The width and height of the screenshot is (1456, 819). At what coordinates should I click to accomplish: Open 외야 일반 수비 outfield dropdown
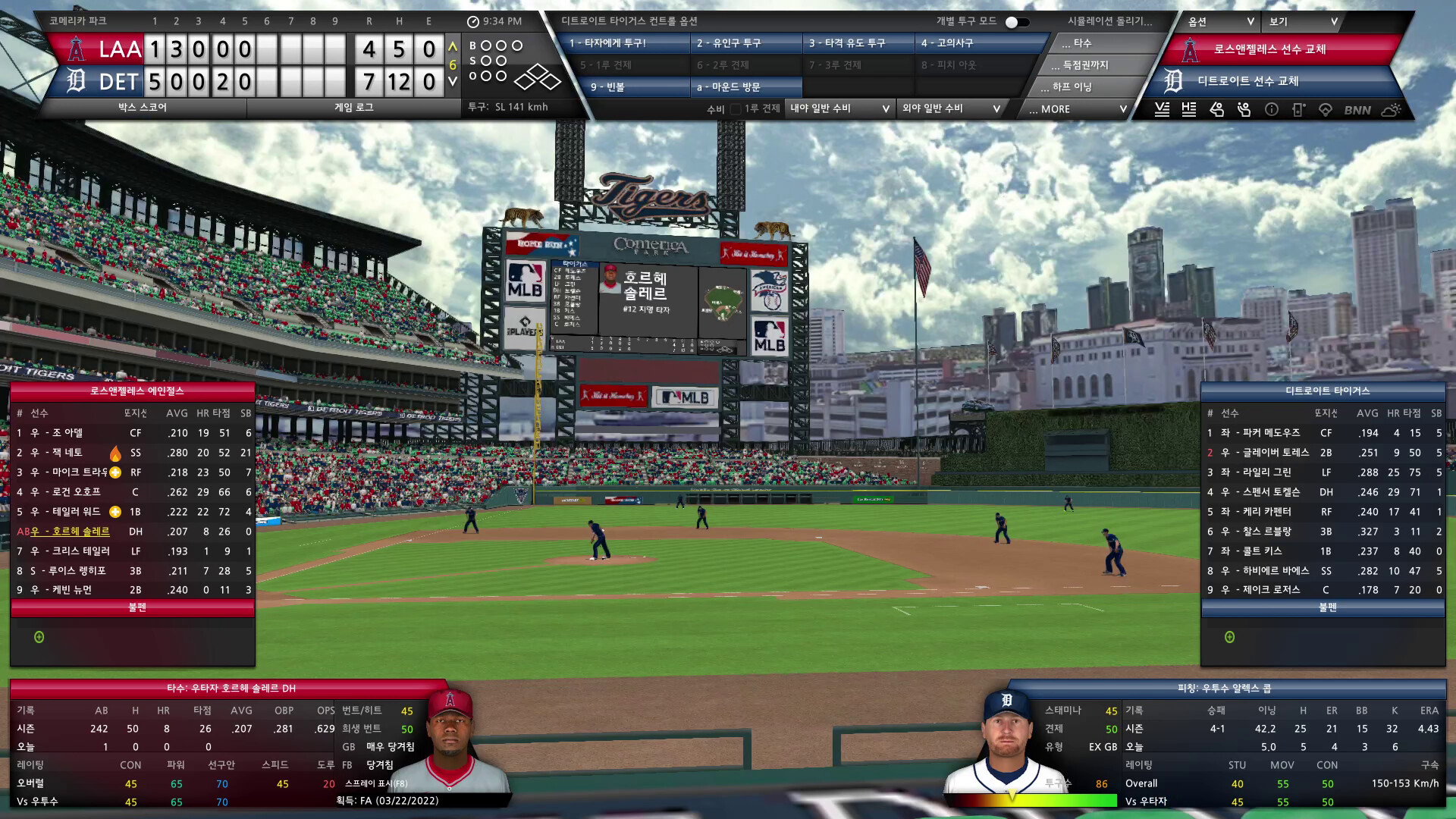click(x=951, y=108)
